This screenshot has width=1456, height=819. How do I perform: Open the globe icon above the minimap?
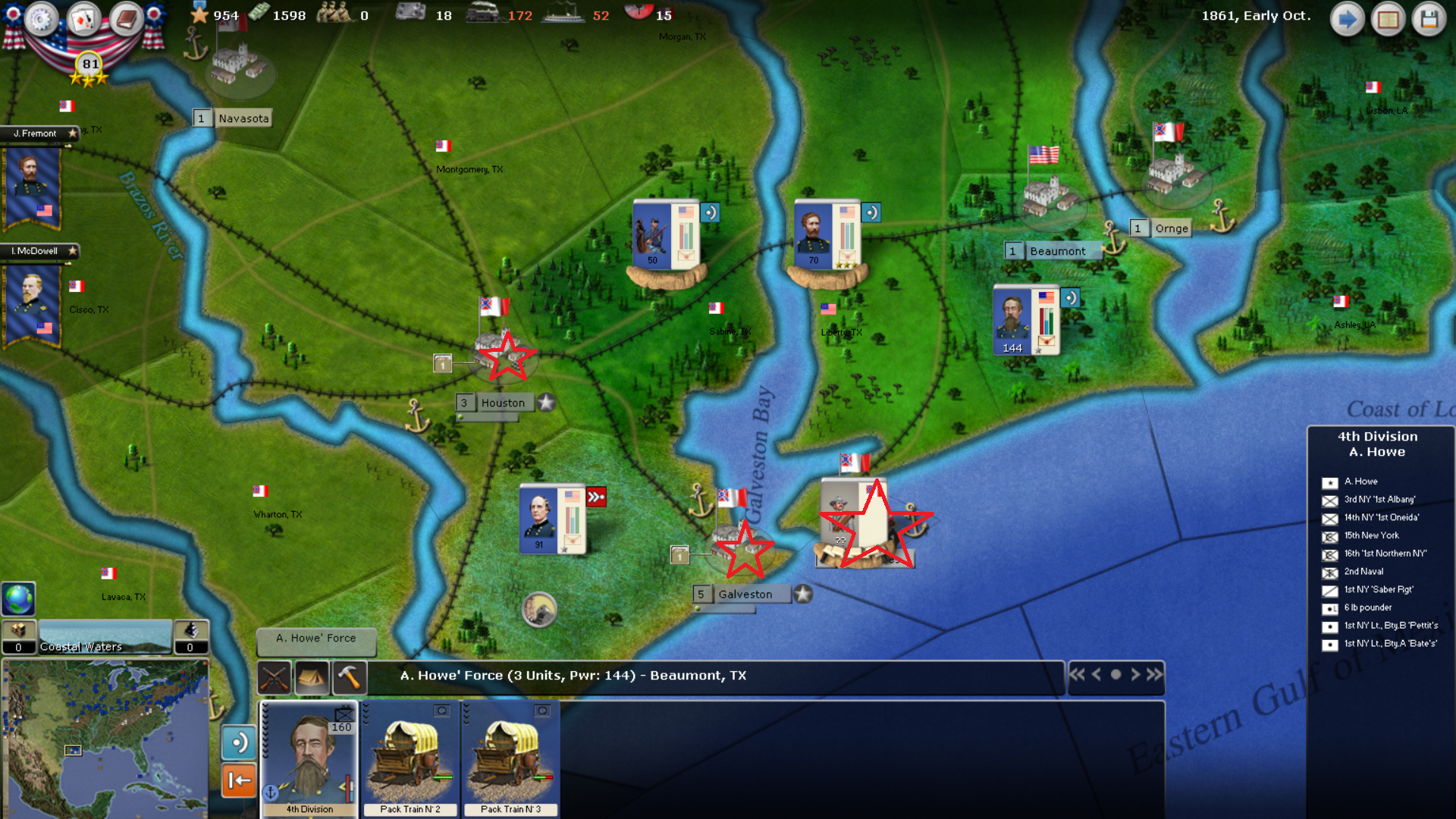pyautogui.click(x=17, y=599)
